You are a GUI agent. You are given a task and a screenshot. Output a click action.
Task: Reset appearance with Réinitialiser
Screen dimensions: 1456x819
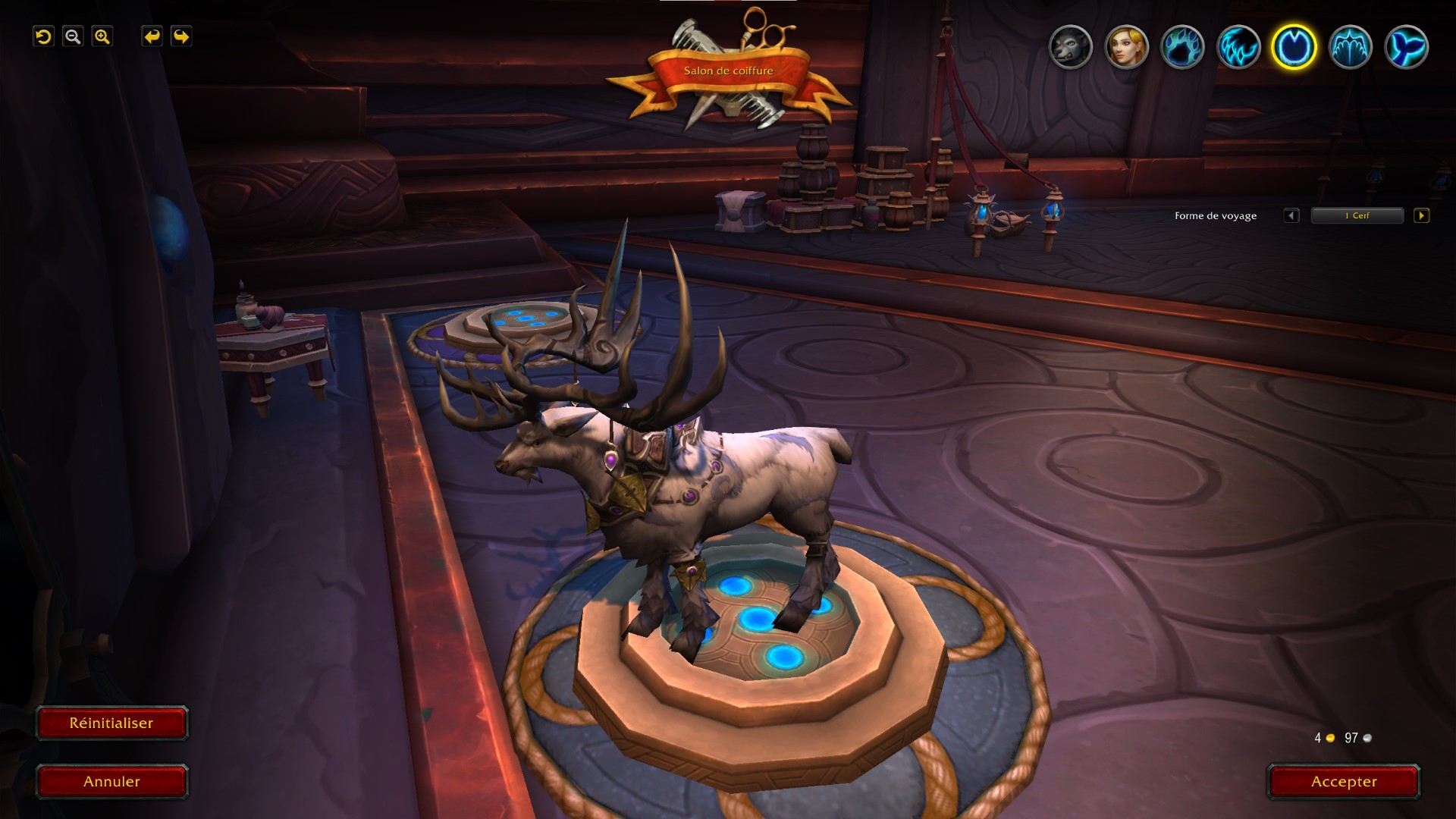(111, 723)
